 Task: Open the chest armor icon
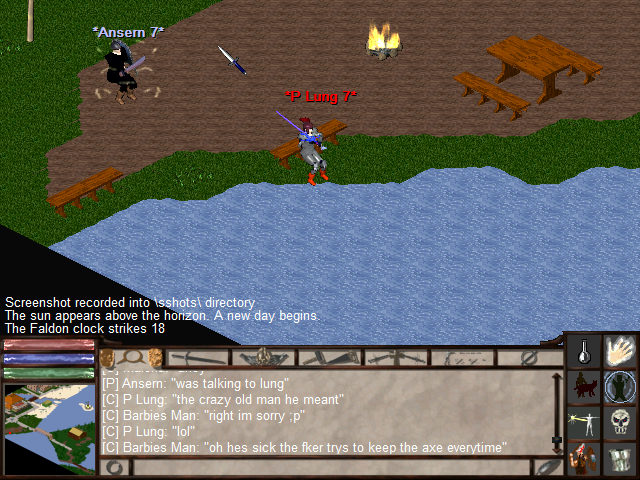point(620,457)
